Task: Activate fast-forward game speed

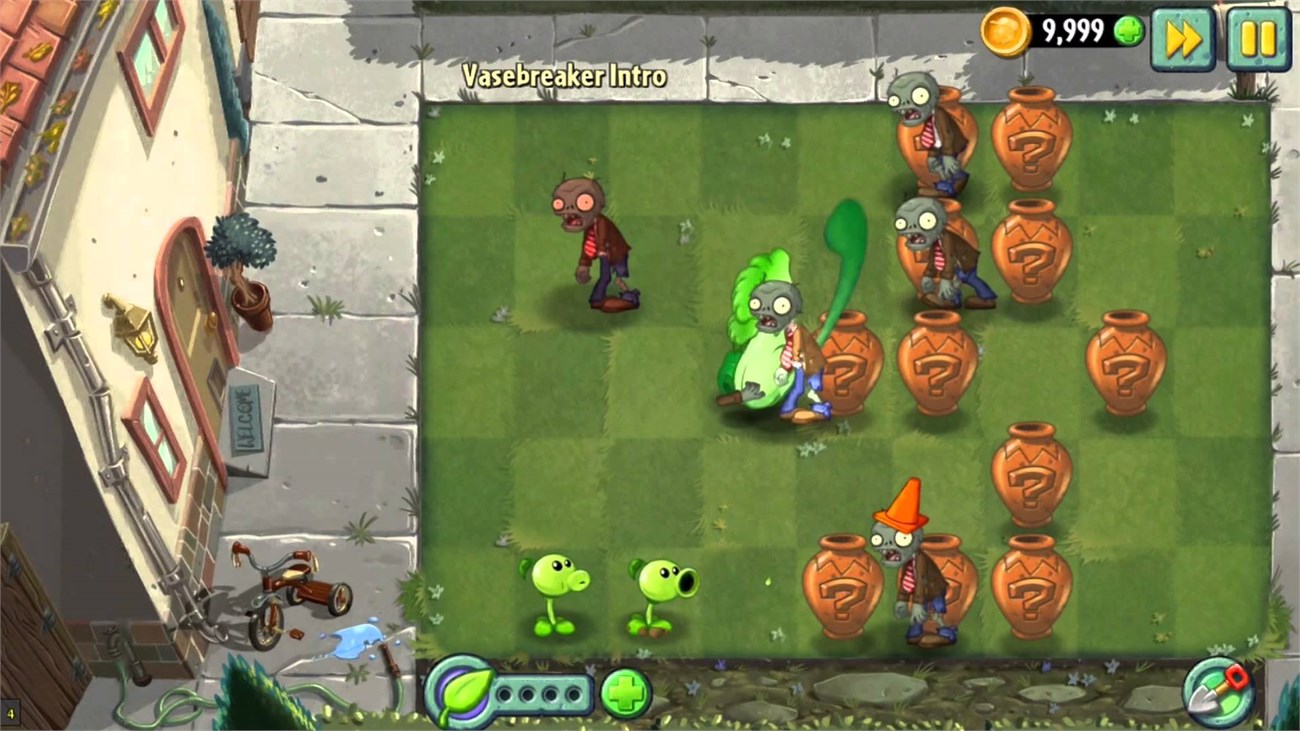Action: pos(1183,38)
